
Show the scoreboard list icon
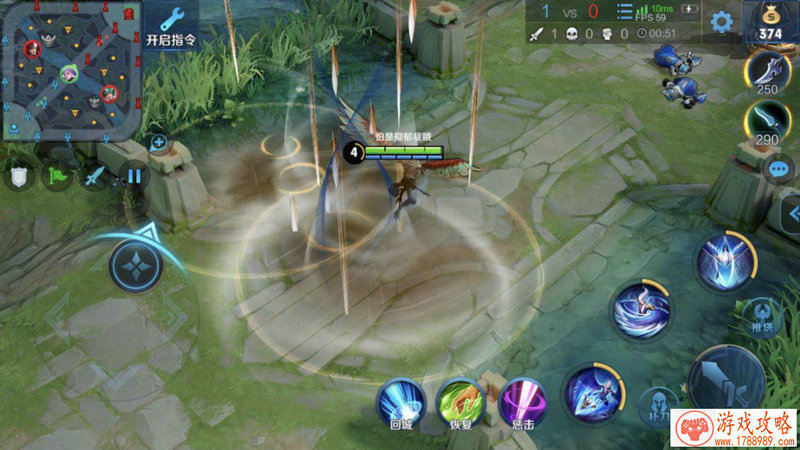click(x=624, y=12)
